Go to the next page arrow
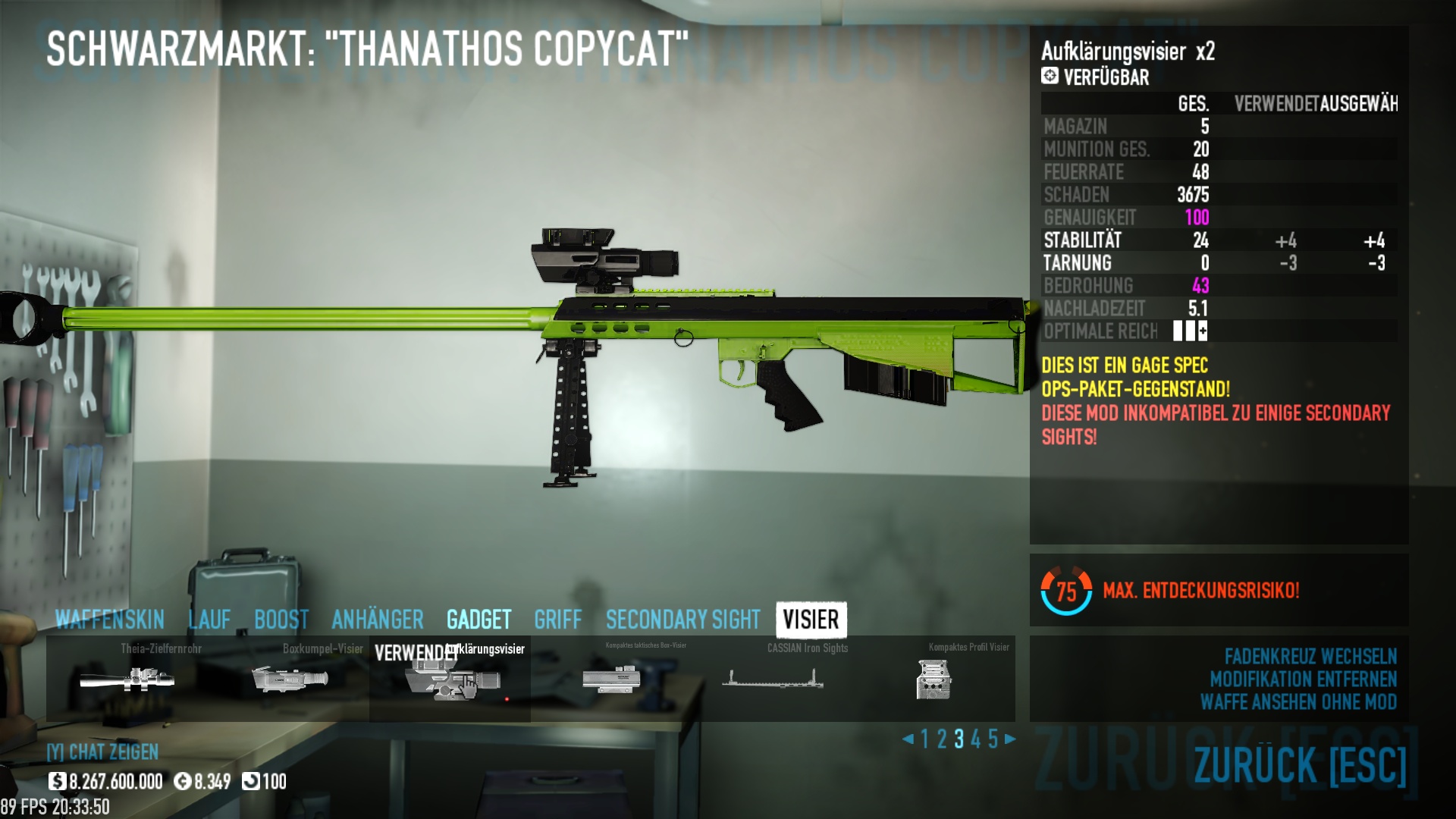 tap(1010, 739)
